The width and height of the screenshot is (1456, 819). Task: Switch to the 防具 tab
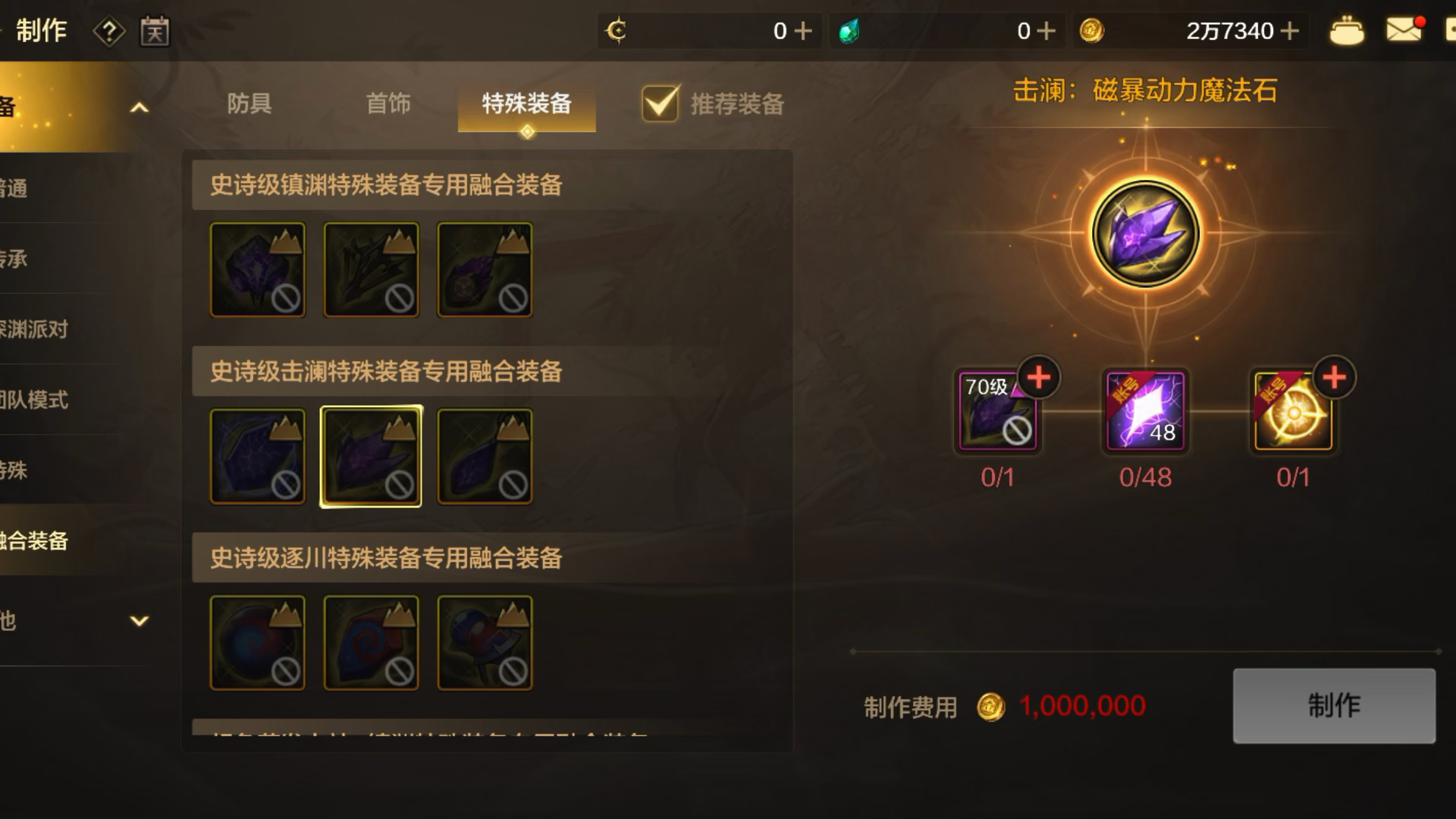click(249, 104)
